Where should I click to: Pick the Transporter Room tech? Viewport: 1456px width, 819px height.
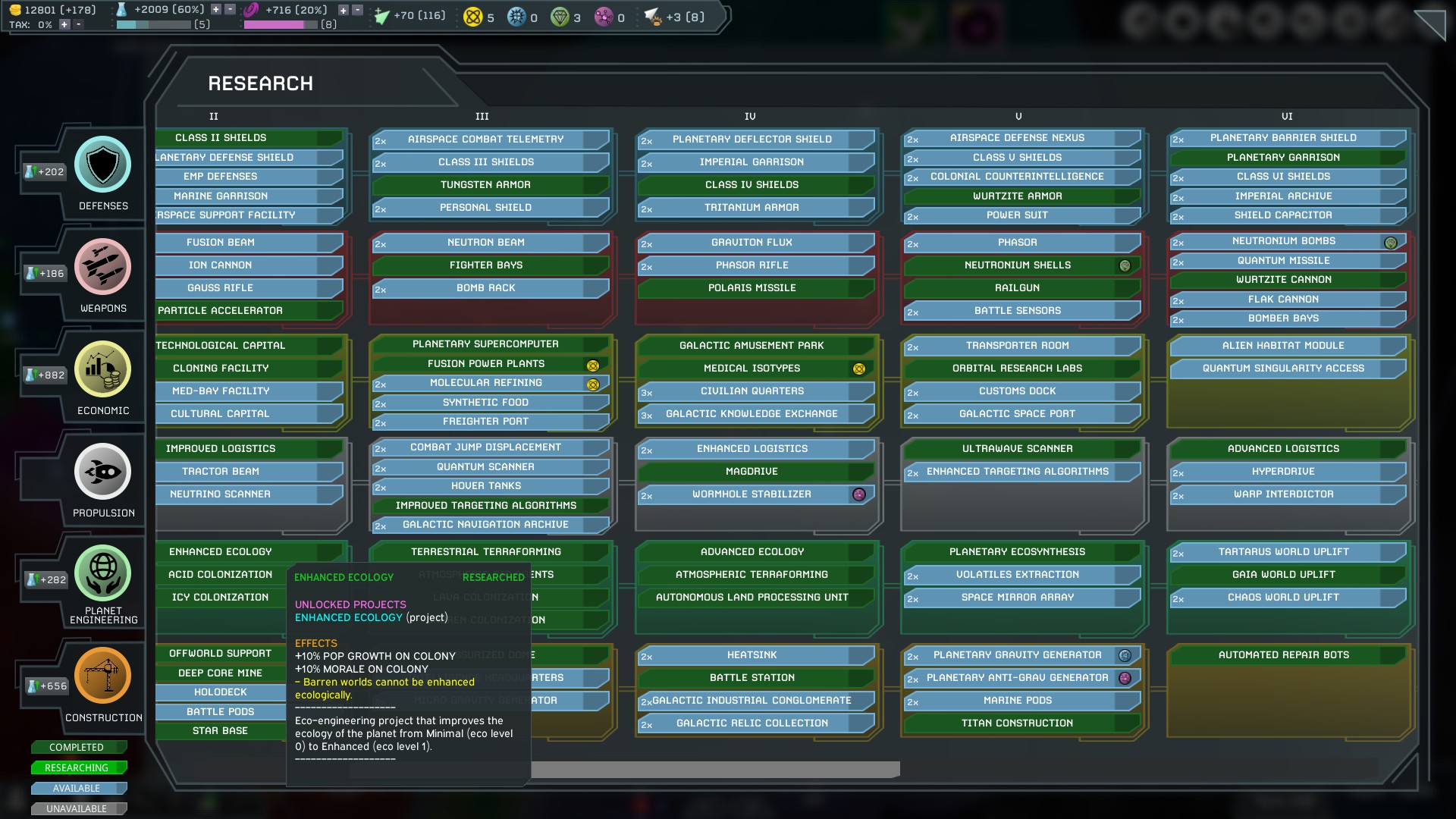(x=1017, y=346)
